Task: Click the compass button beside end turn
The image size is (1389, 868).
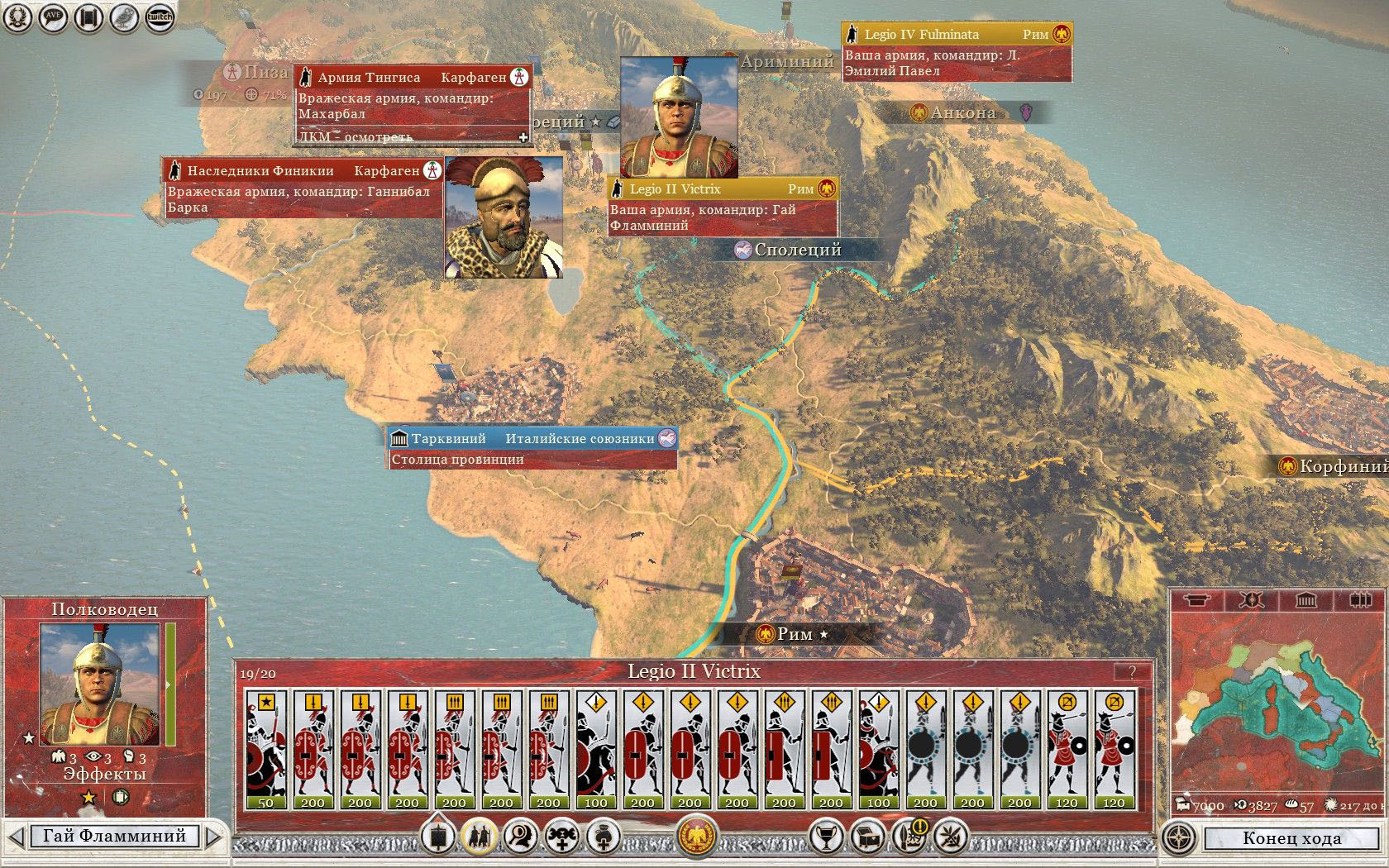Action: (x=1179, y=838)
